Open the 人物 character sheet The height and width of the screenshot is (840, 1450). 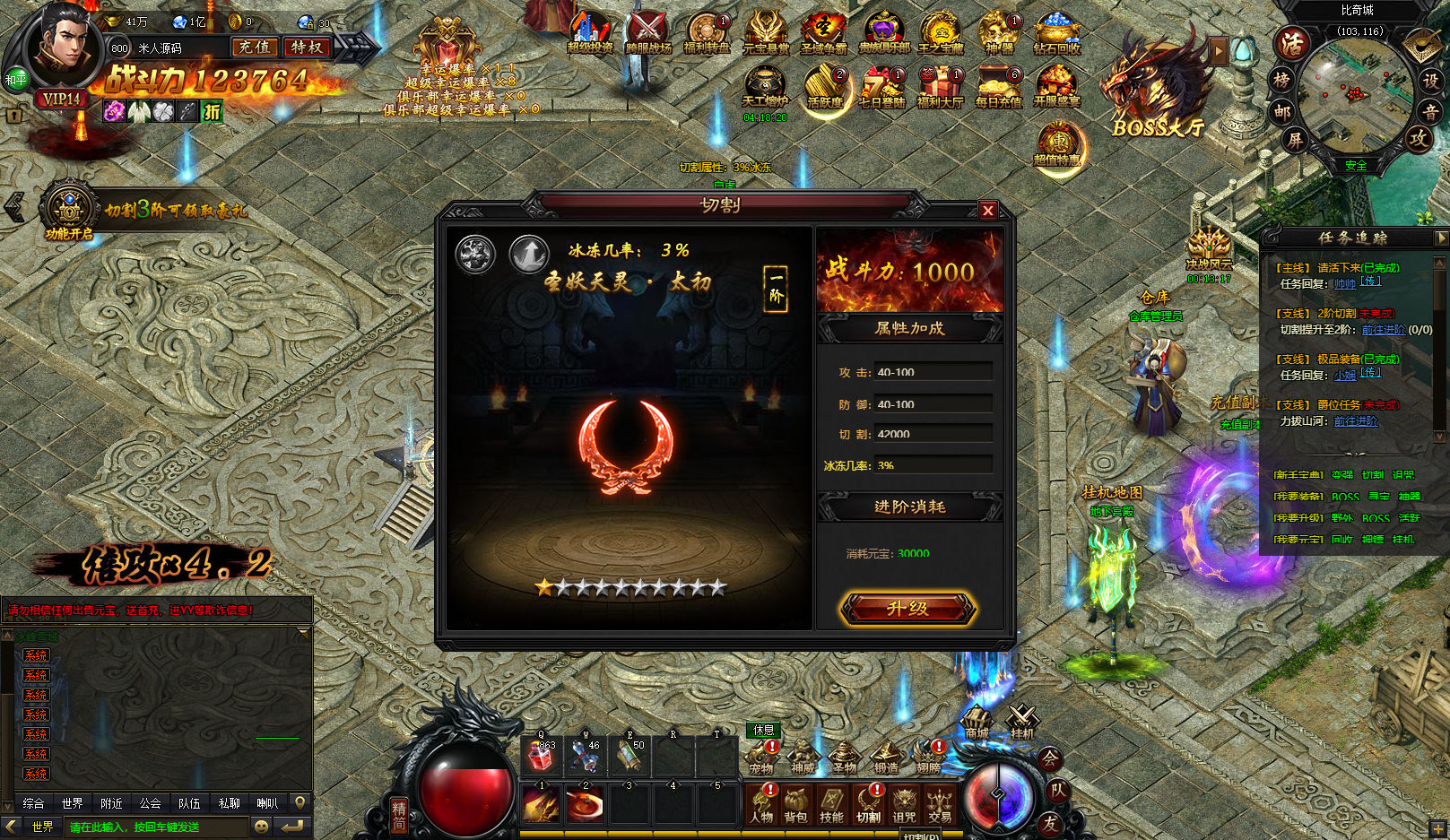760,803
